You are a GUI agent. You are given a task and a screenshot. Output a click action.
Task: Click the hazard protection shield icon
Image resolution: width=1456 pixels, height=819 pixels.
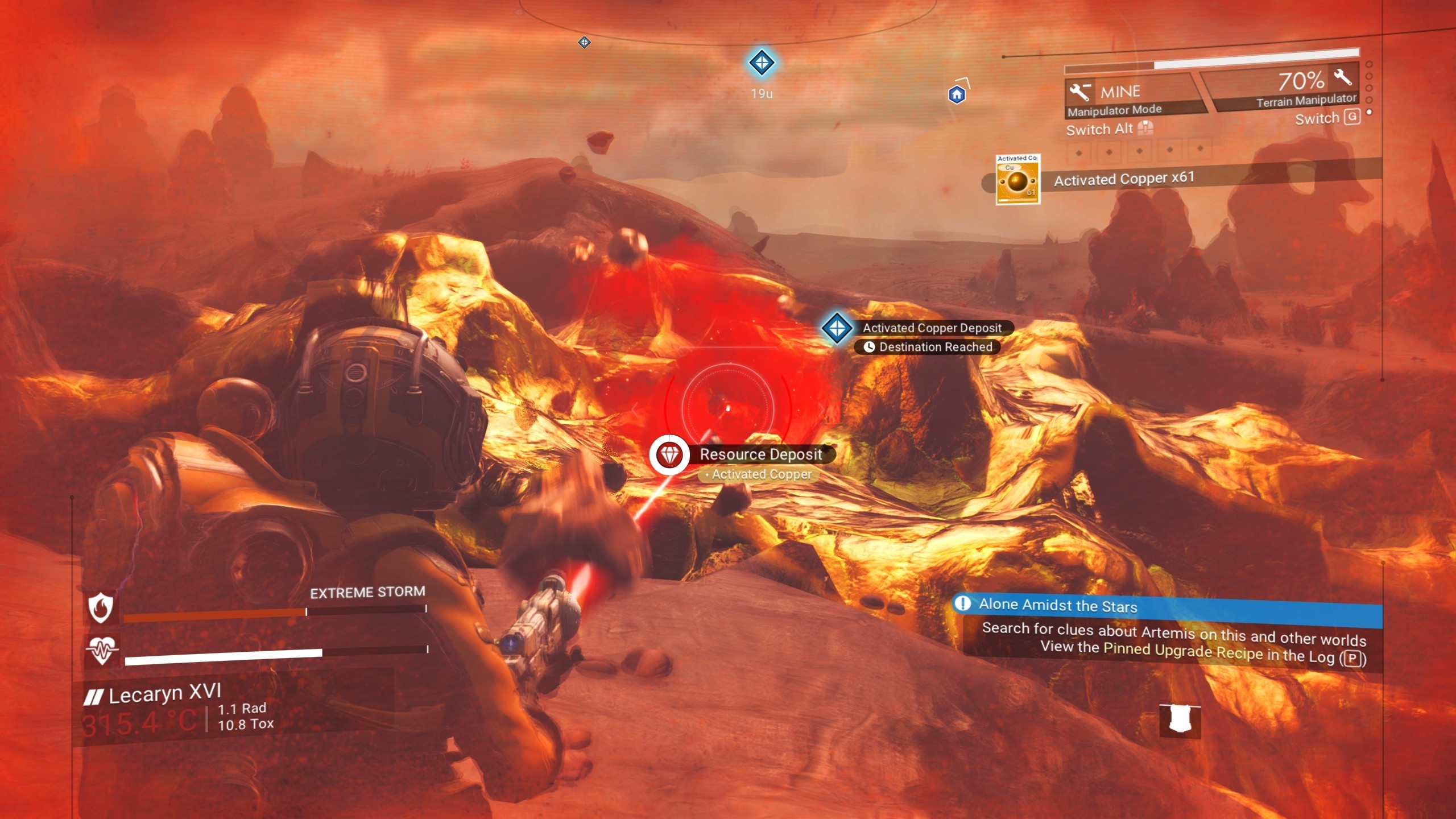click(101, 607)
